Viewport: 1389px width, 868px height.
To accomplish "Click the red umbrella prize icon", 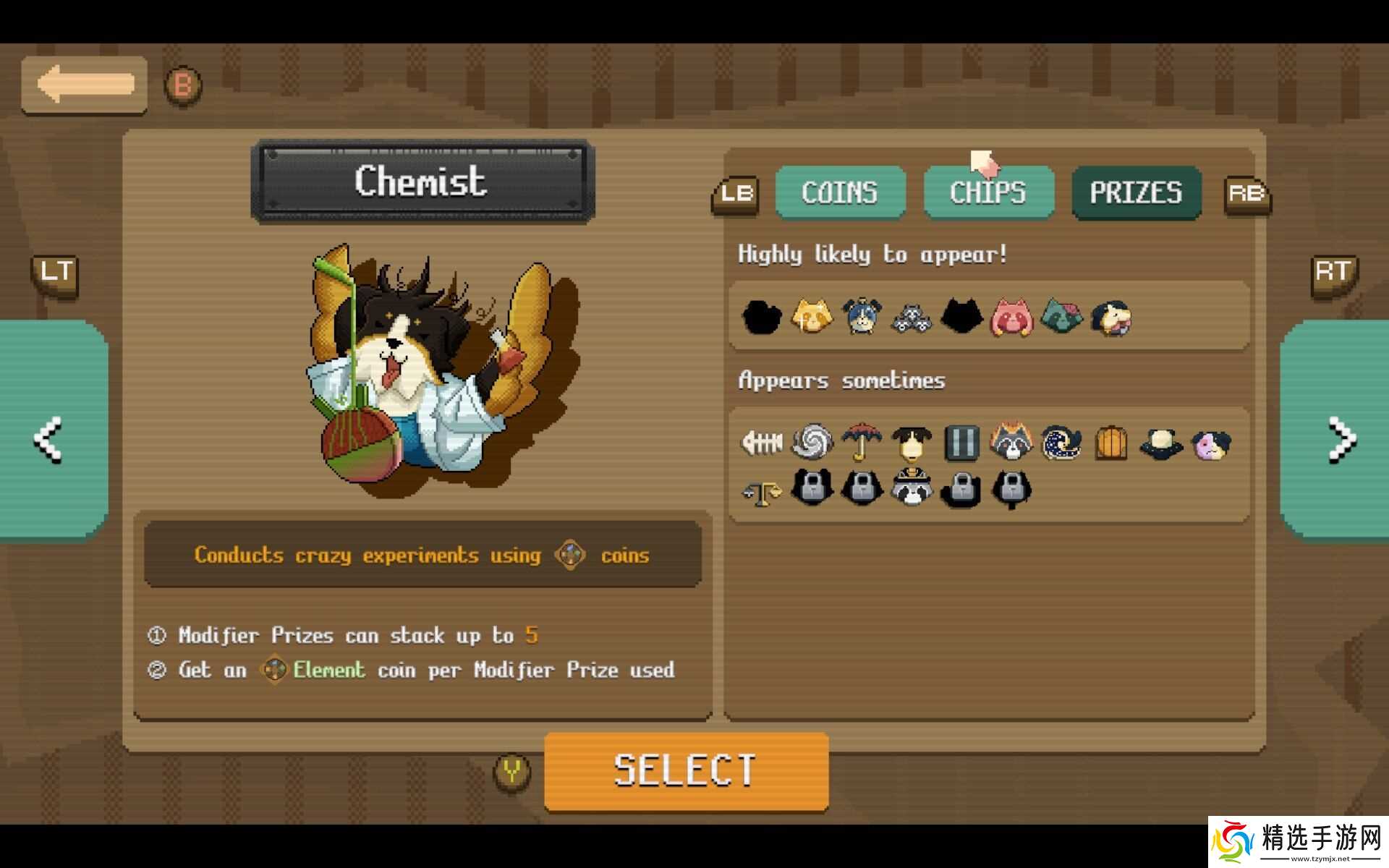I will click(x=862, y=441).
